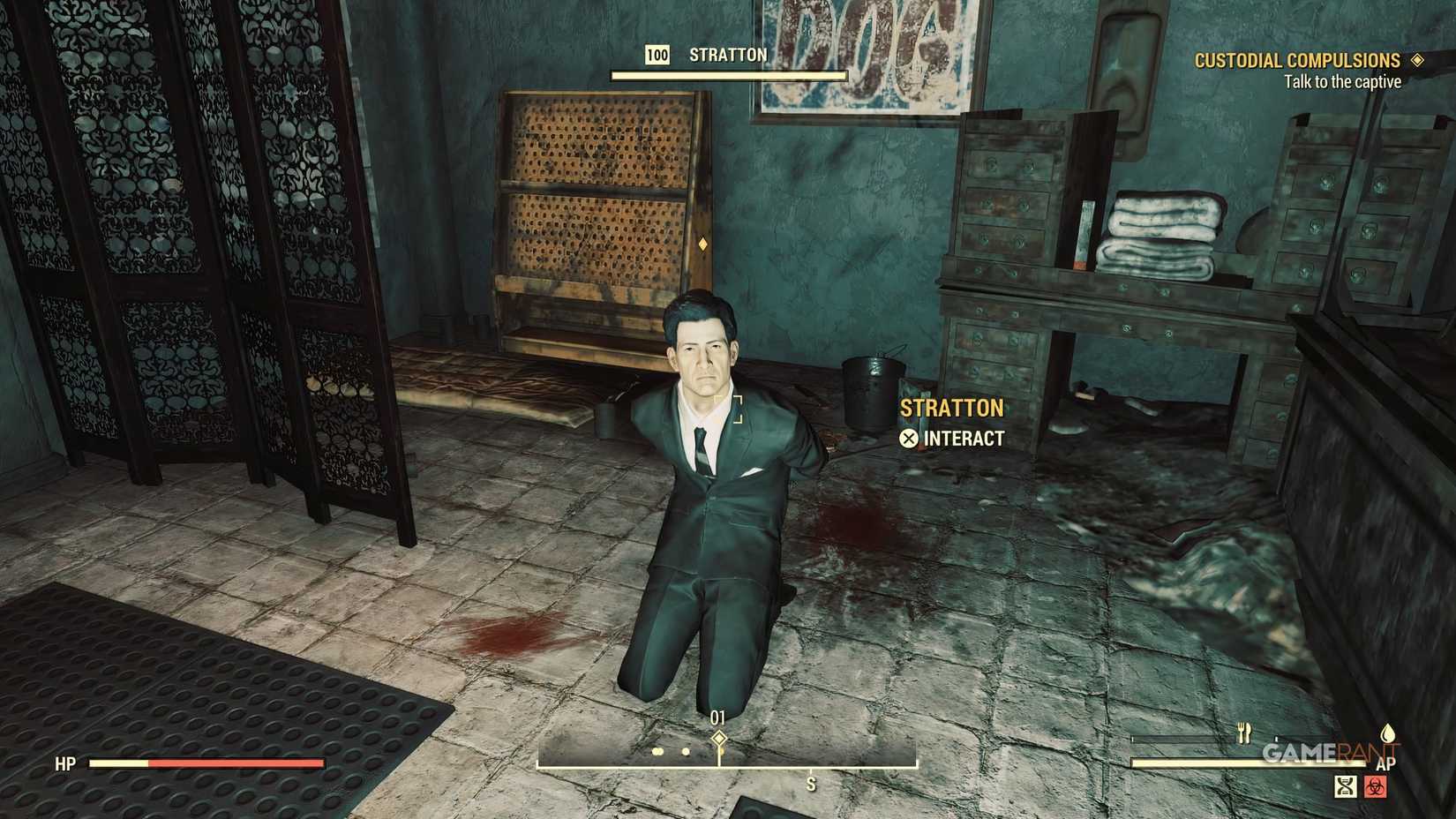Screen dimensions: 1456x819
Task: Click the S south indicator on compass
Action: [811, 783]
